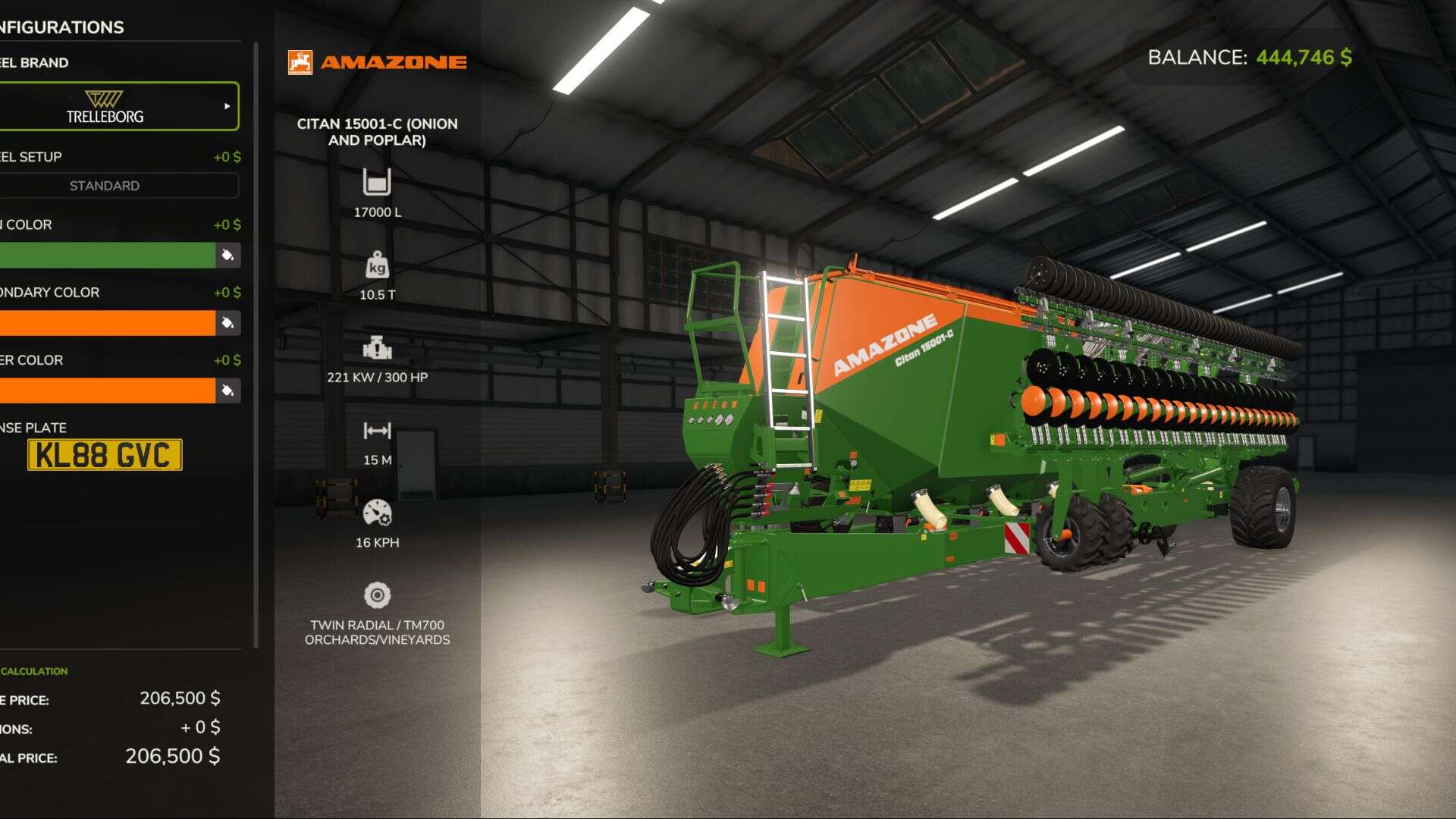Click the Trelleborg tire brand logo

click(106, 104)
